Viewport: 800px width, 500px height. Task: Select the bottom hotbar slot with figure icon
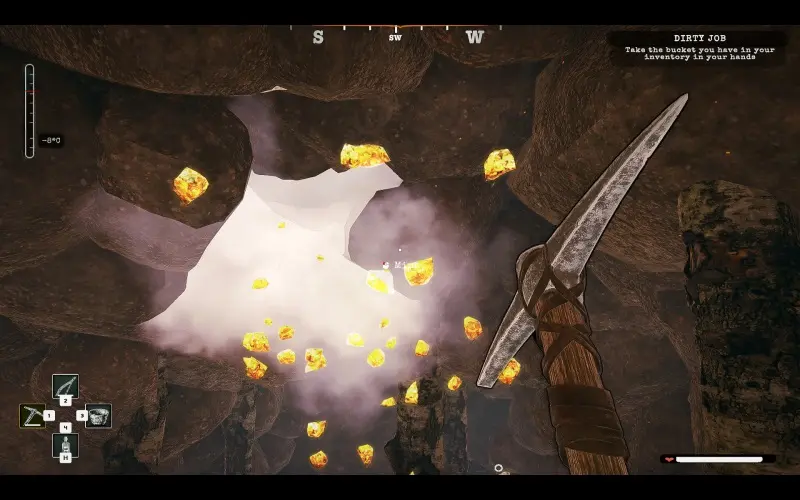(x=65, y=445)
